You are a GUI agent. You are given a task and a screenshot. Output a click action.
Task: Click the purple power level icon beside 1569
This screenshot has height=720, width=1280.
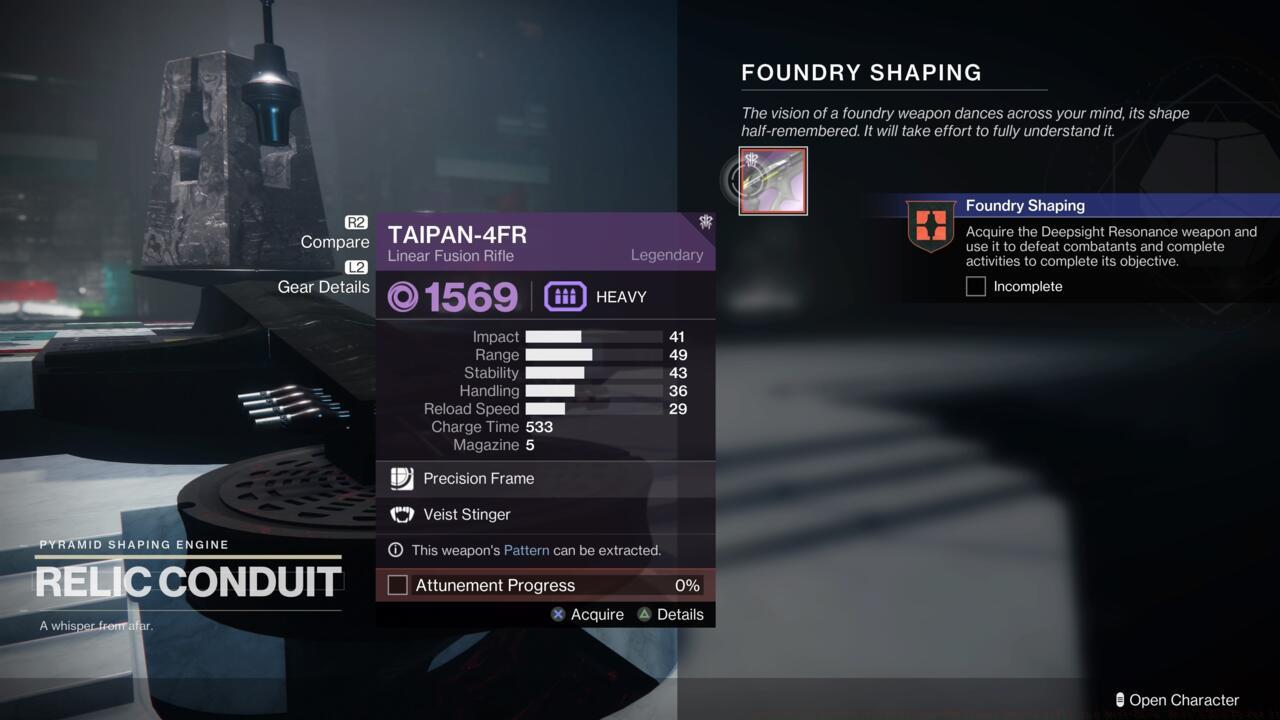[x=403, y=296]
